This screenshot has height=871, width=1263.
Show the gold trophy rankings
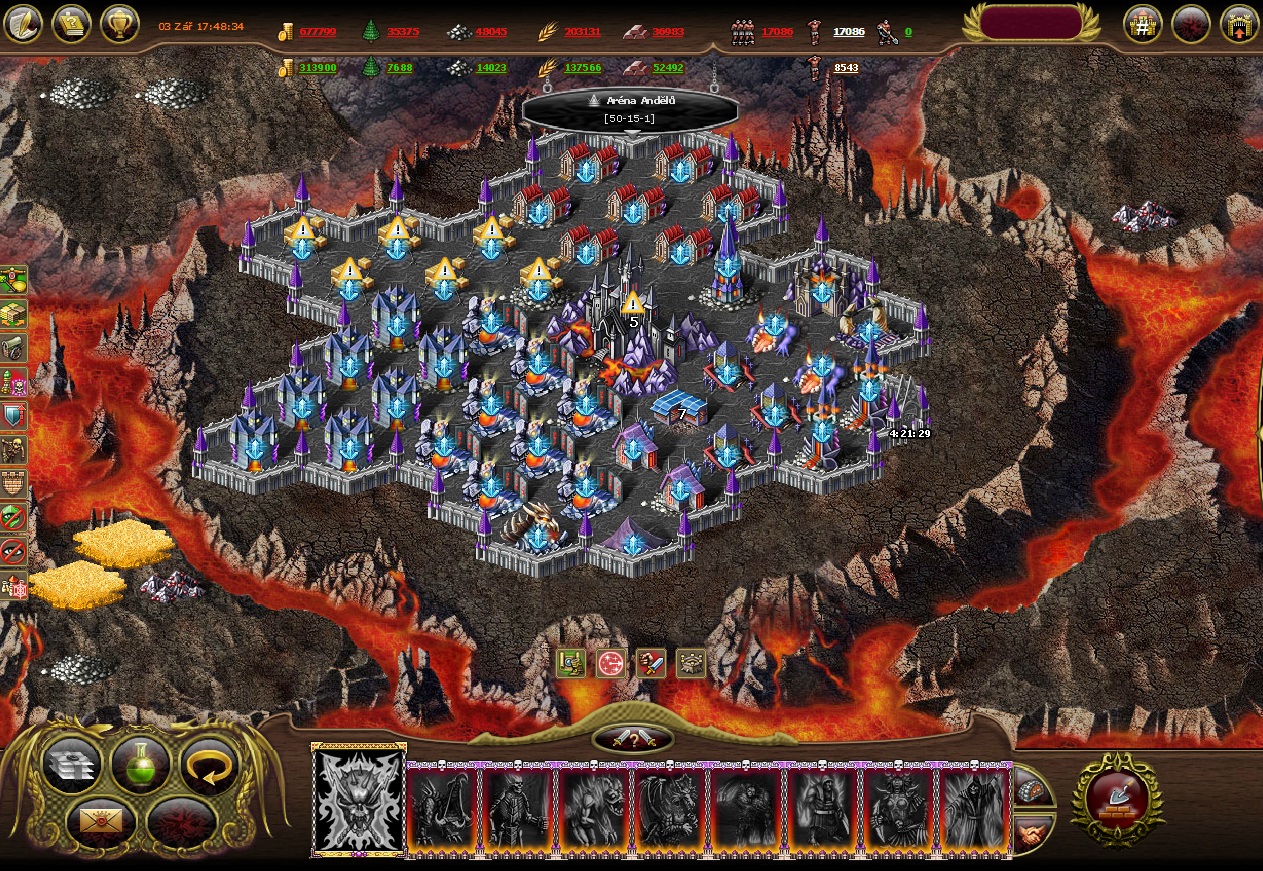[x=119, y=23]
